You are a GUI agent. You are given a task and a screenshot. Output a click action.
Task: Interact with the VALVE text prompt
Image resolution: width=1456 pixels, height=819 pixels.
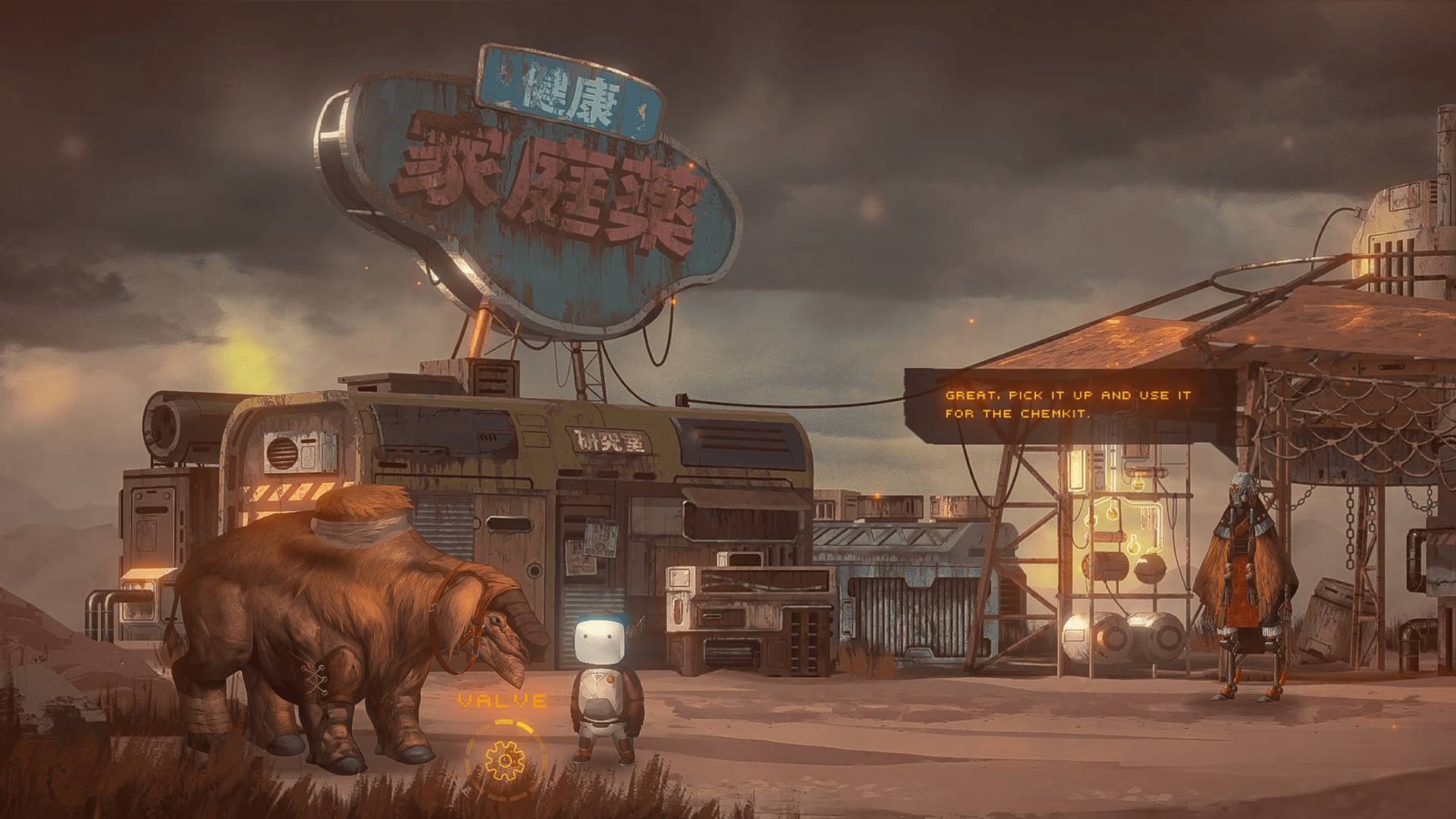pyautogui.click(x=501, y=701)
